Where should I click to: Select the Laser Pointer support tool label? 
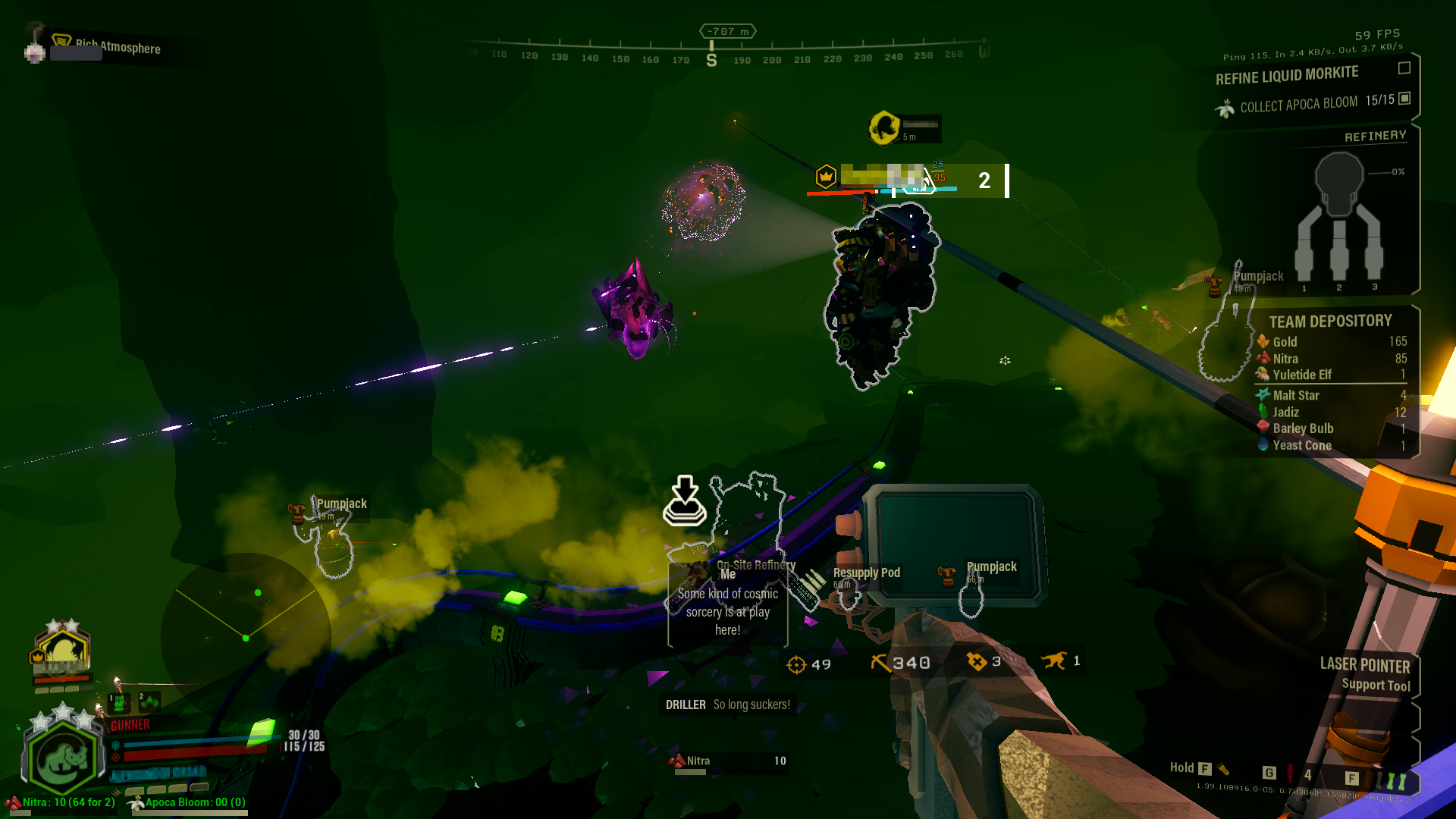pos(1364,666)
